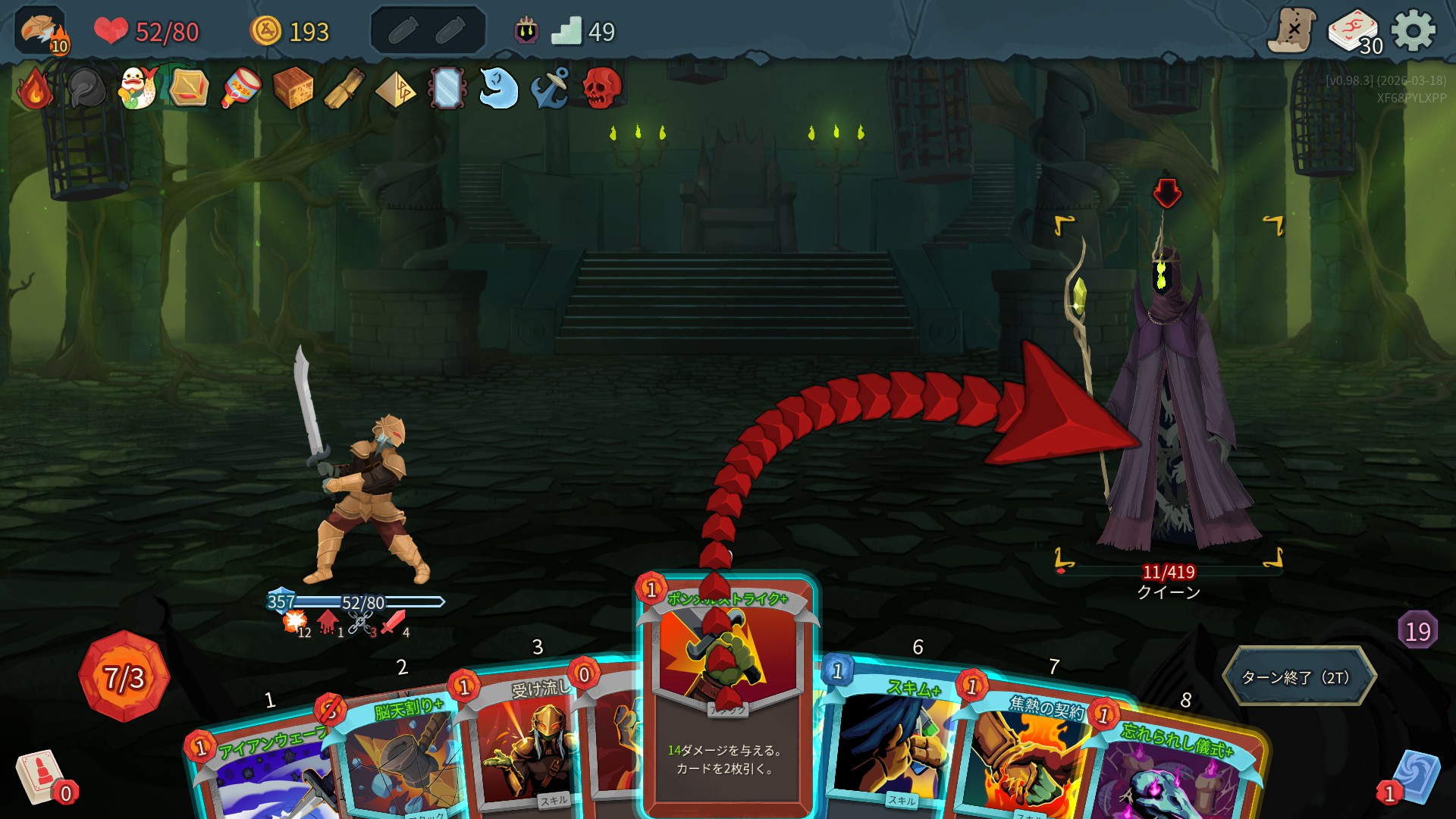Image resolution: width=1456 pixels, height=819 pixels.
Task: View the full deck of 30 cards
Action: tap(1354, 32)
